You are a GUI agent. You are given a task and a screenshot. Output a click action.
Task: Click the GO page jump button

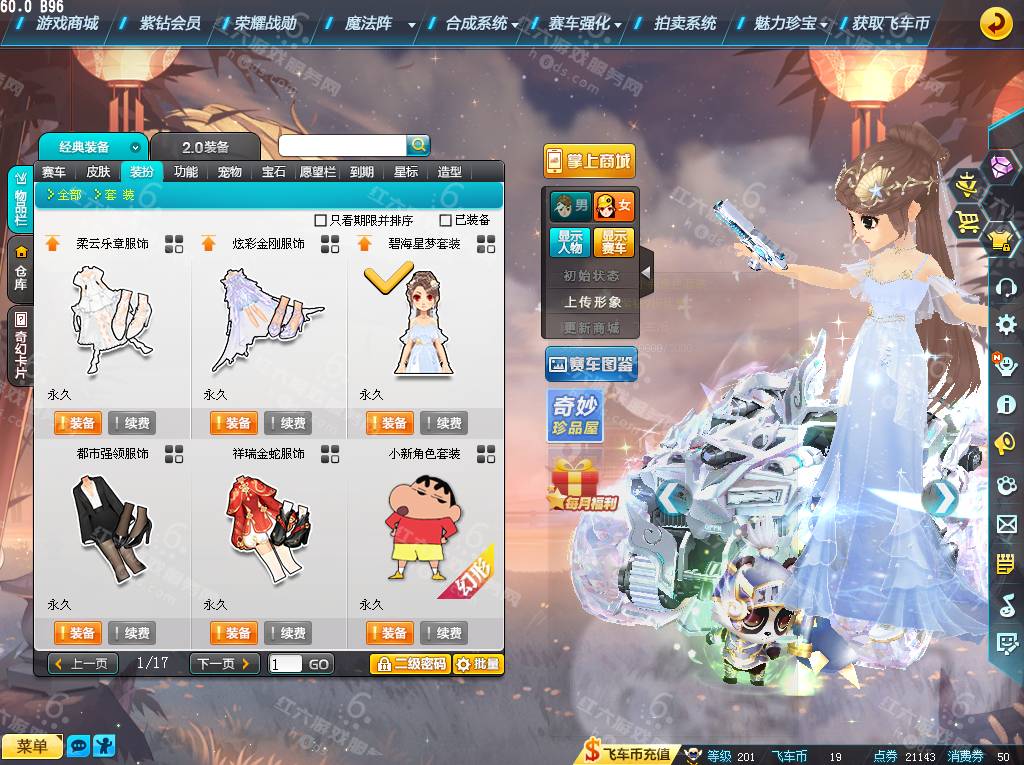pyautogui.click(x=318, y=664)
